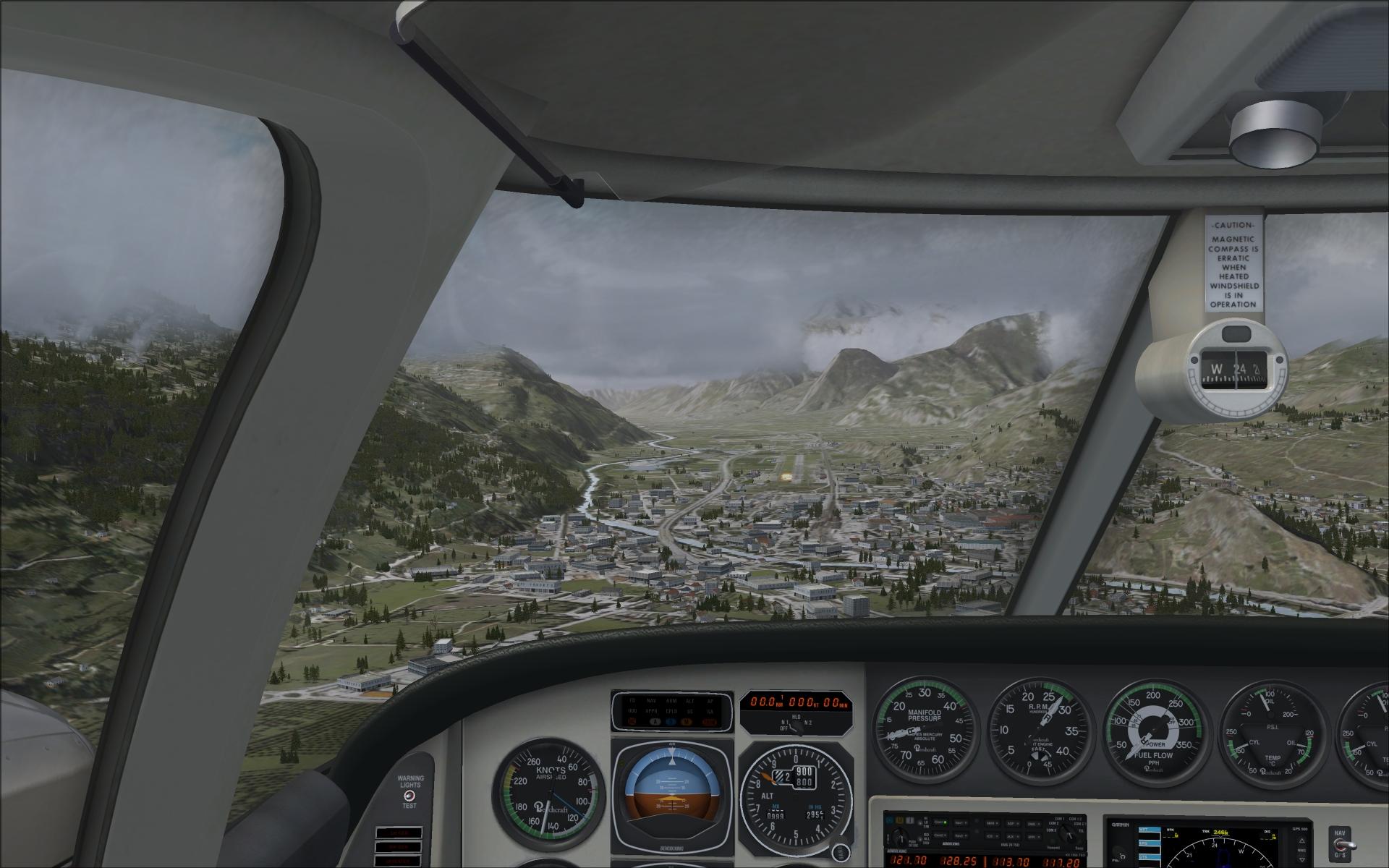1389x868 pixels.
Task: Toggle the Com1 audio panel button
Action: pos(939,822)
